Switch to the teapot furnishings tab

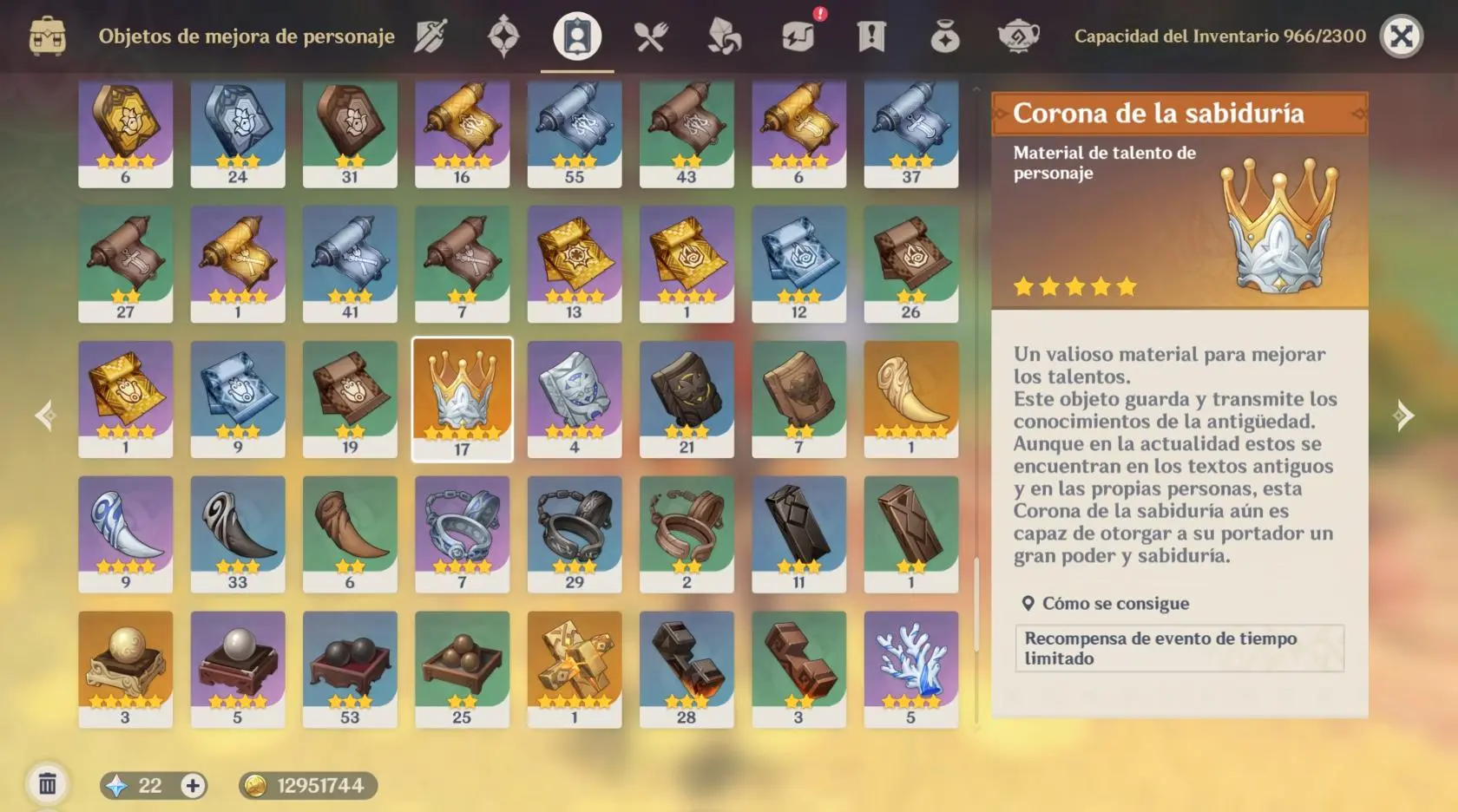coord(1019,36)
